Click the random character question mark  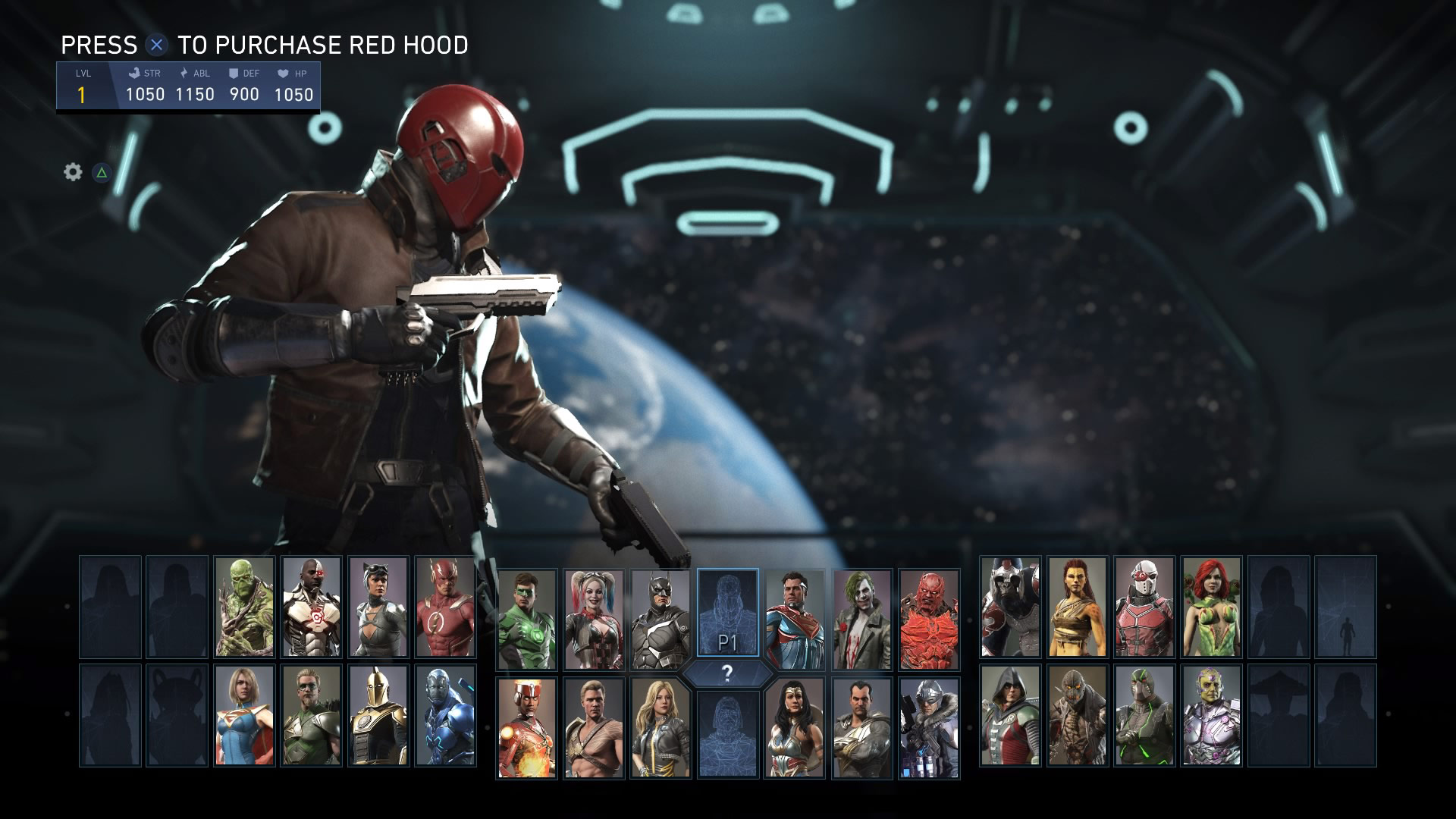point(727,673)
